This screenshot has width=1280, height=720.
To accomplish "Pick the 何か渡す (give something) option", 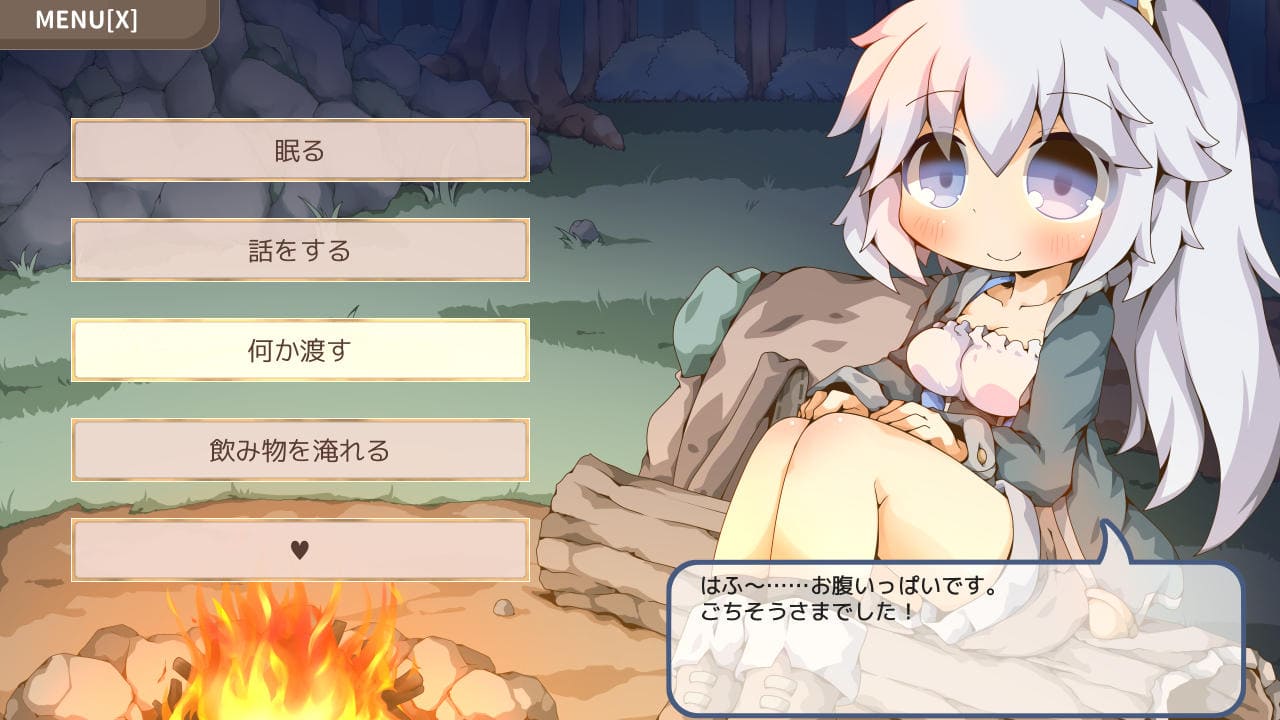I will pyautogui.click(x=300, y=350).
